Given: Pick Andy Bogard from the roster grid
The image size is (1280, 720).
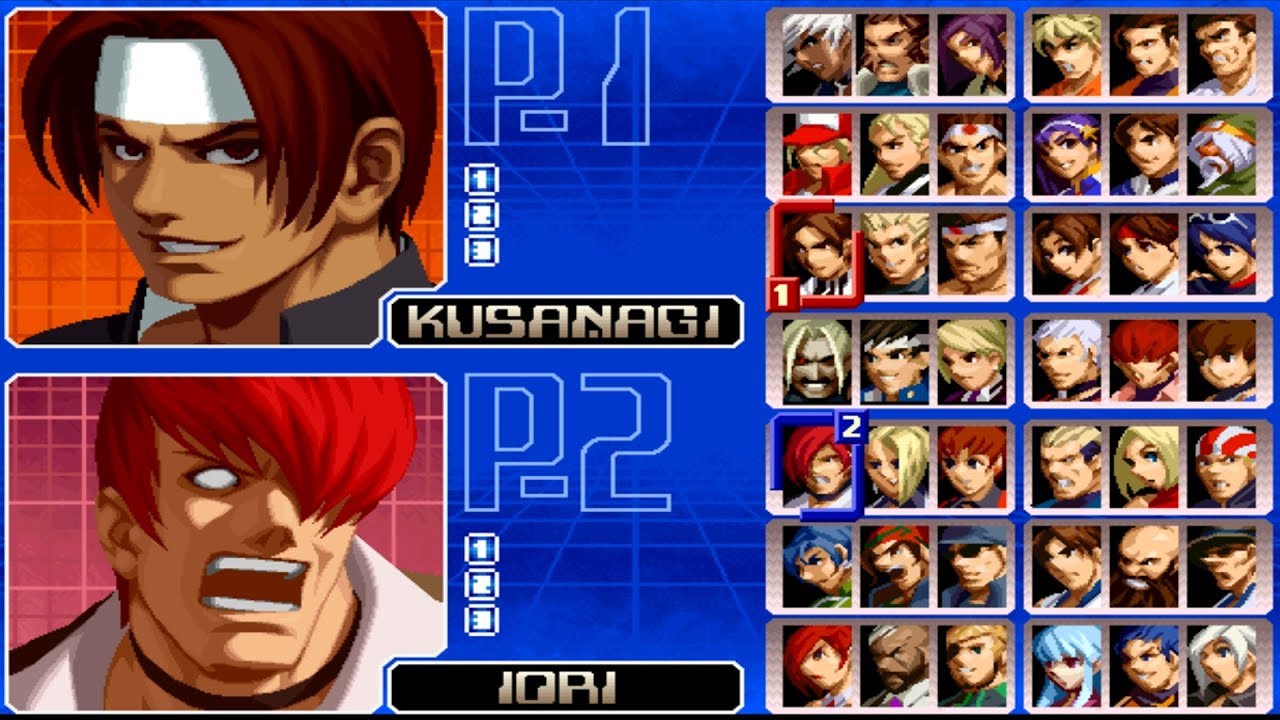Looking at the screenshot, I should coord(892,155).
